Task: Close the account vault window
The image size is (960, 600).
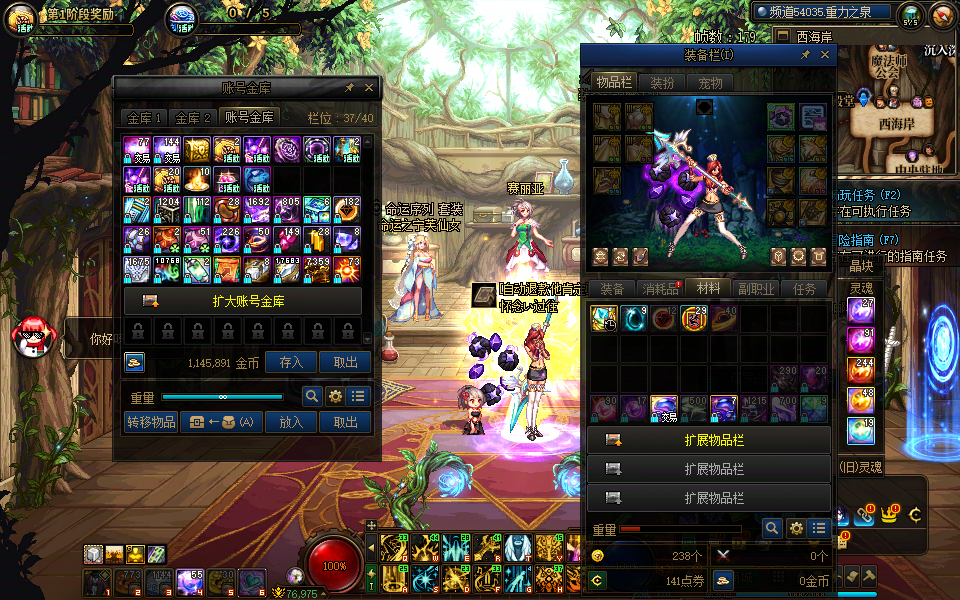Action: [x=369, y=88]
